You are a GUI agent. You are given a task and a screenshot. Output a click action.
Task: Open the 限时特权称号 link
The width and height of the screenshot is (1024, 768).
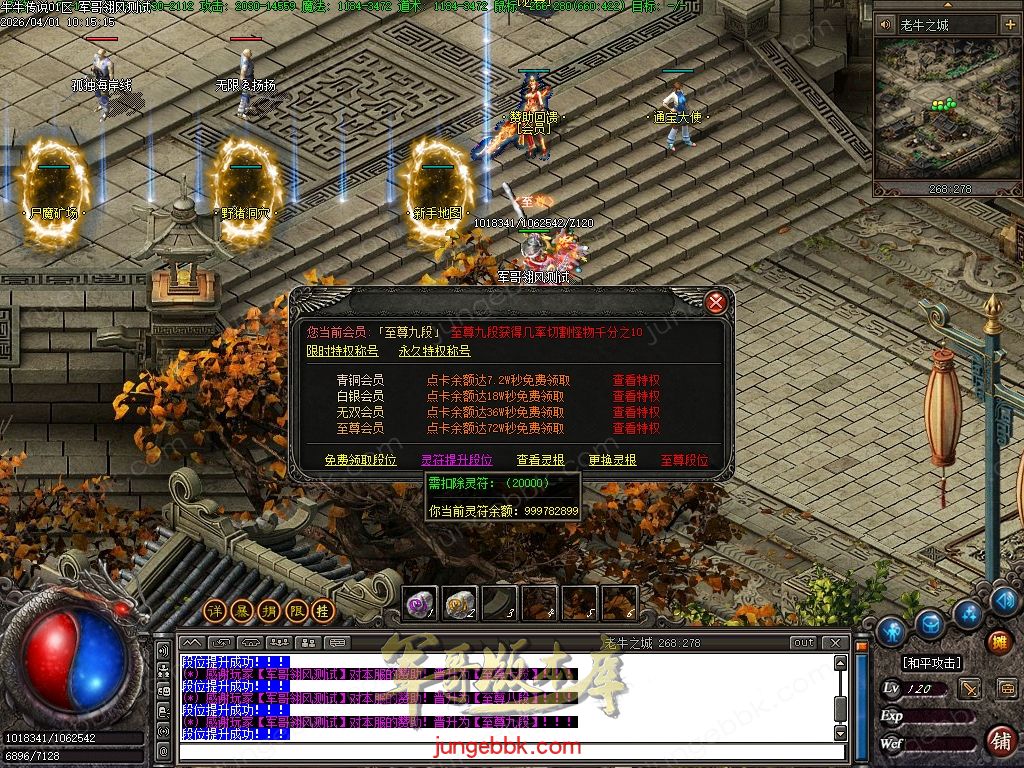point(342,351)
